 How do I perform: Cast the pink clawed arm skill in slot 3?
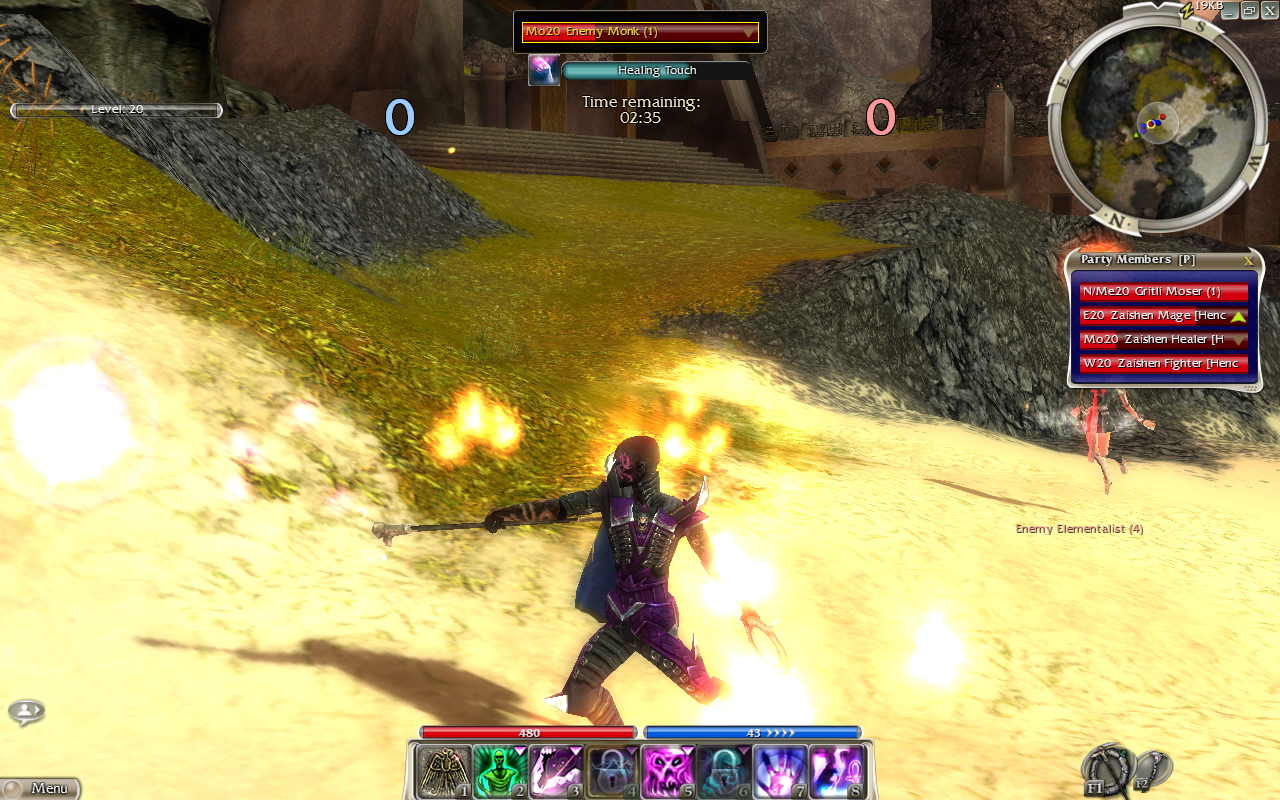[555, 772]
